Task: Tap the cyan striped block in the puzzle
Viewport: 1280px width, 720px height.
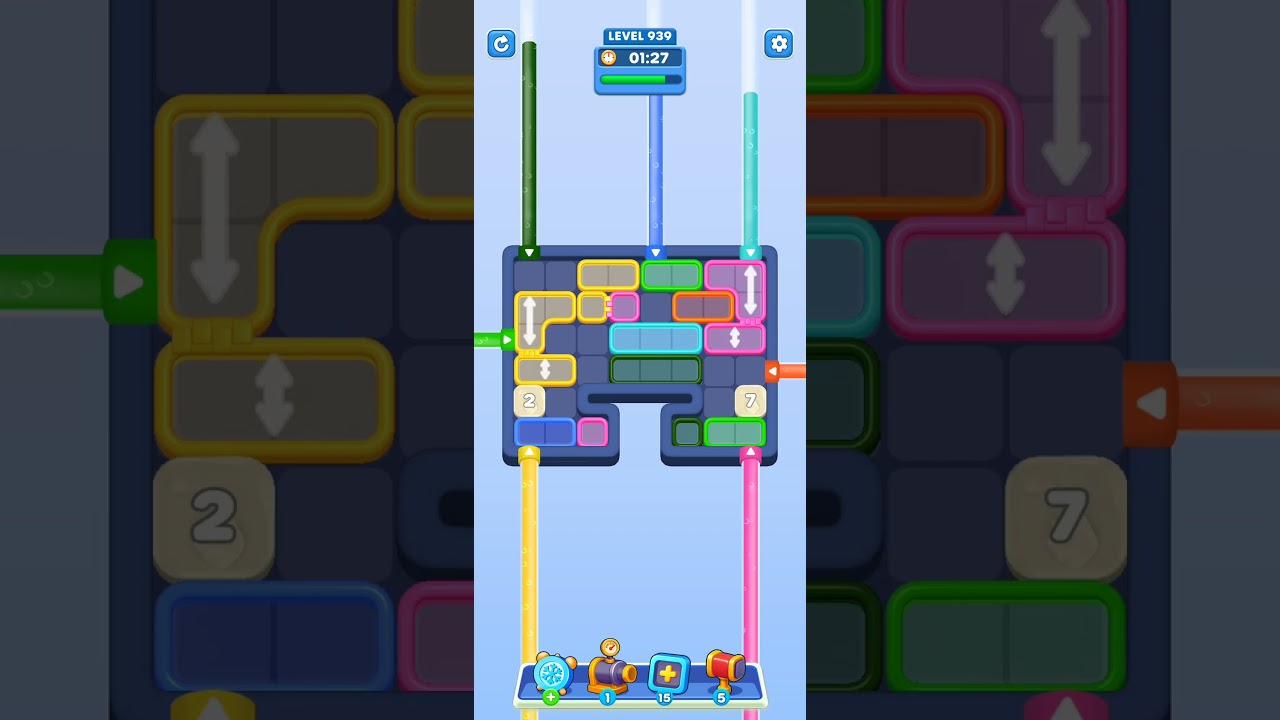Action: click(x=656, y=338)
